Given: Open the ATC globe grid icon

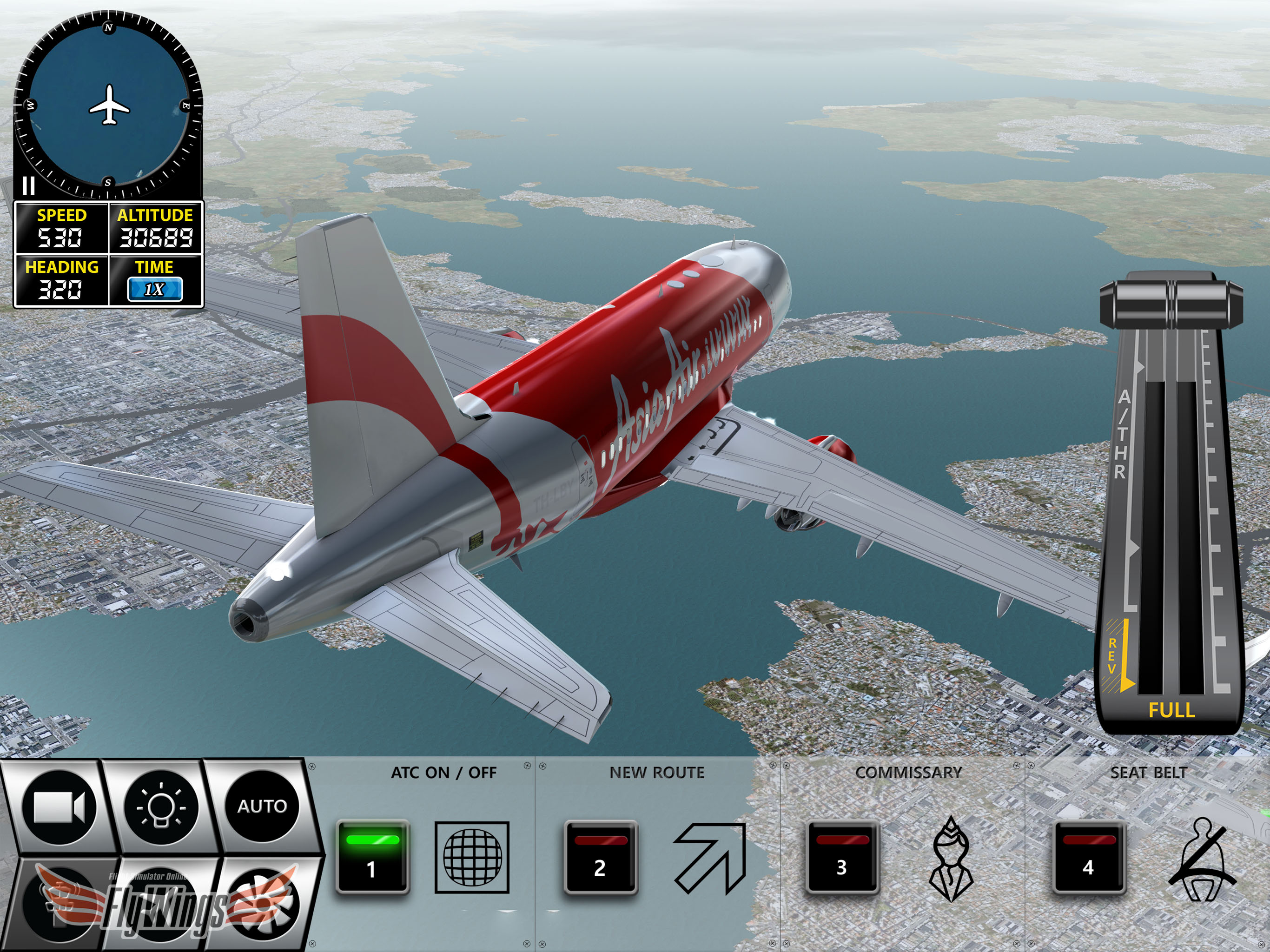Looking at the screenshot, I should point(472,857).
